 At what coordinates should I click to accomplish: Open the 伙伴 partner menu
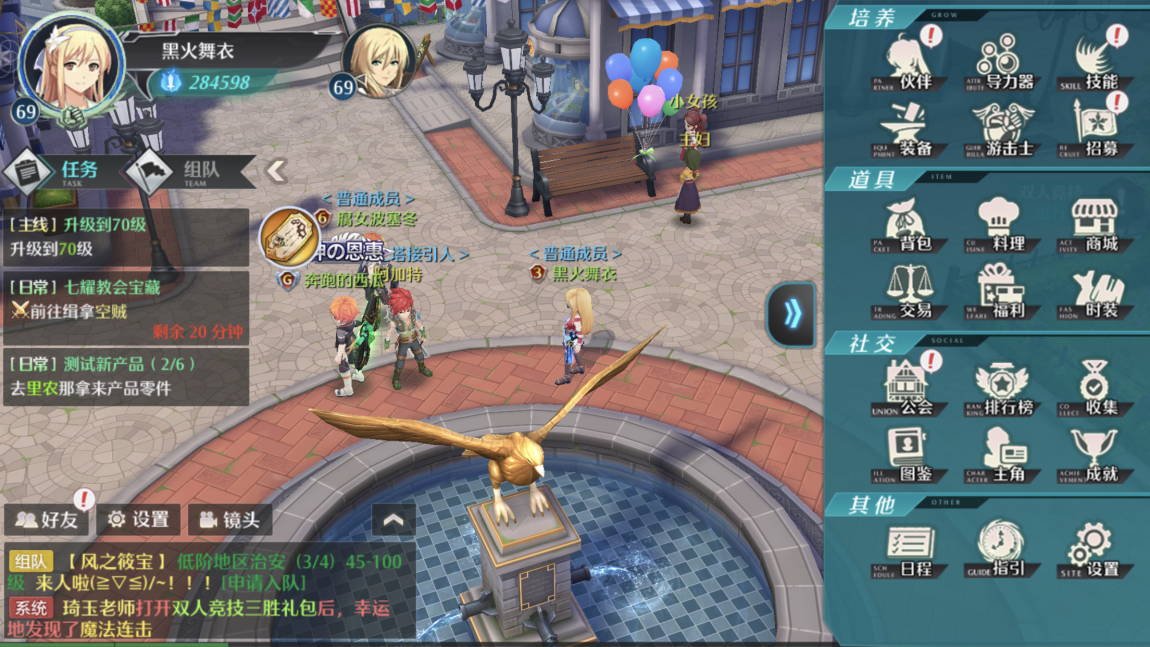(x=909, y=62)
